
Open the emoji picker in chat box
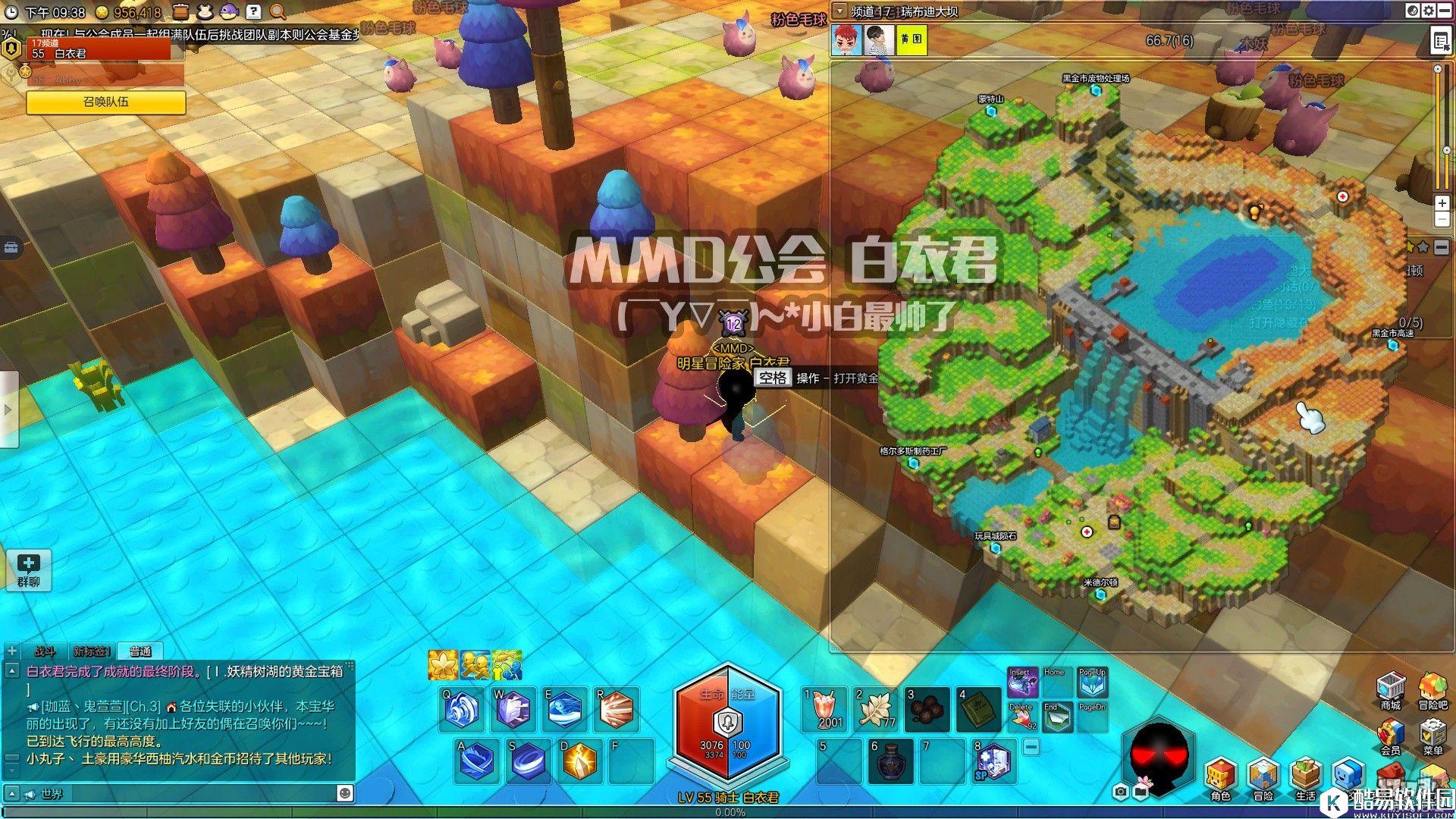coord(344,793)
